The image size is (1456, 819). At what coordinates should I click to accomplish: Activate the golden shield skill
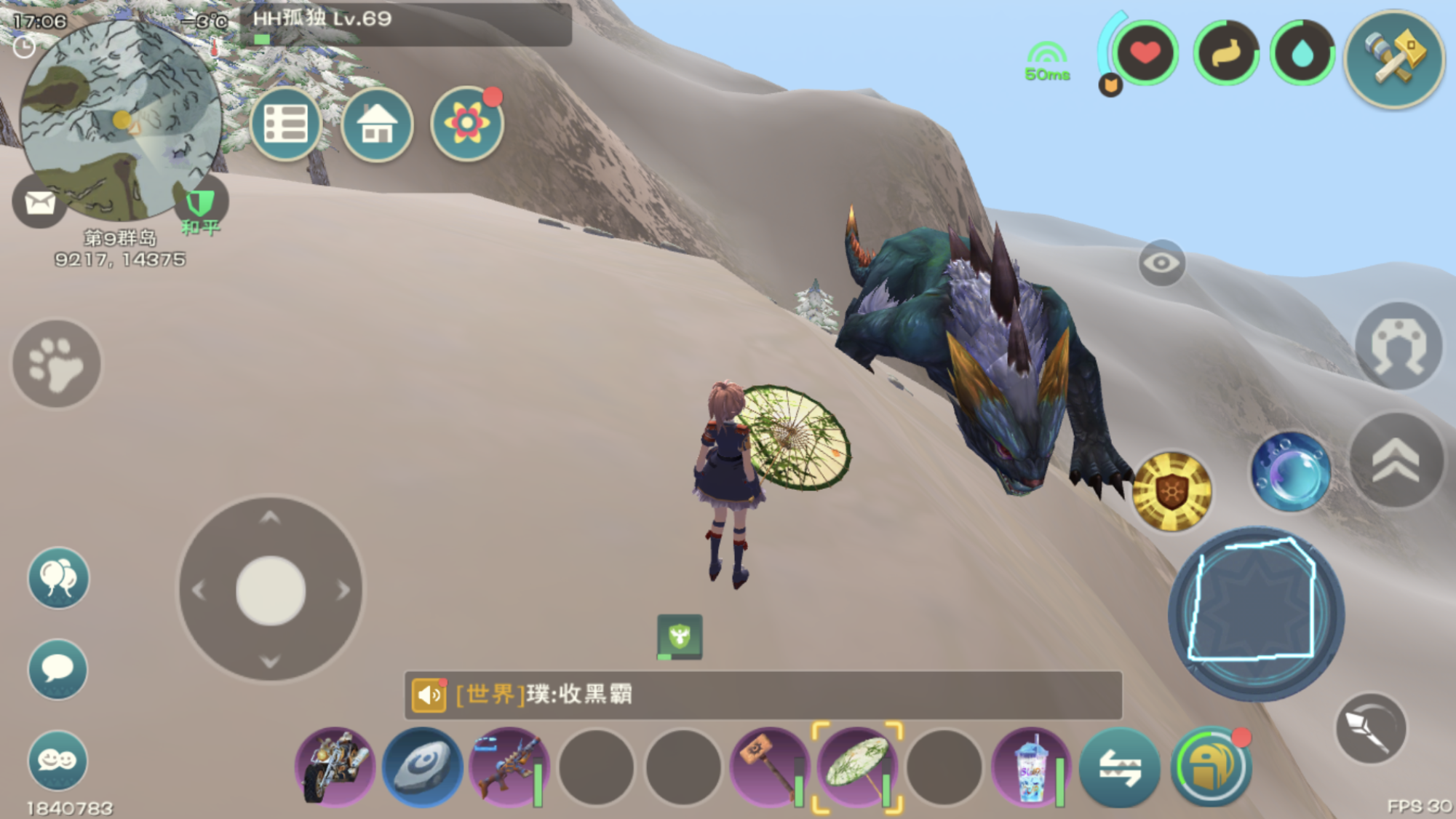pos(1171,491)
